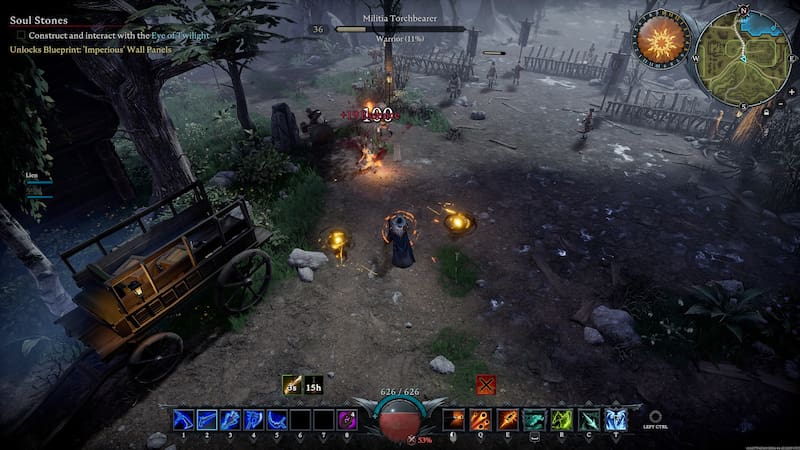This screenshot has width=800, height=450.
Task: Toggle the minimap lock icon
Action: 766,112
